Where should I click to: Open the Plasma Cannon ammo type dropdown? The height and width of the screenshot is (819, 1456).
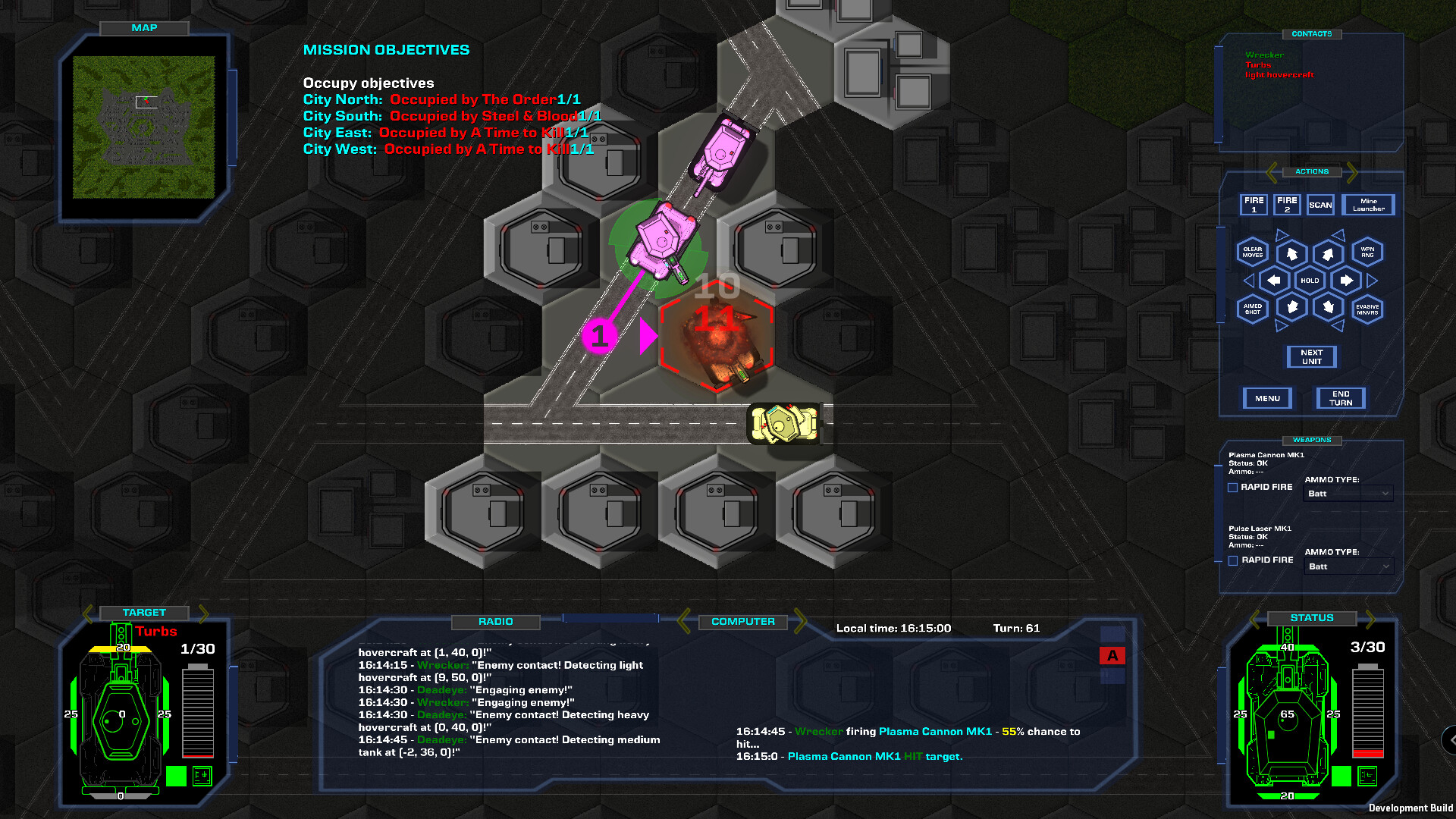(x=1348, y=494)
